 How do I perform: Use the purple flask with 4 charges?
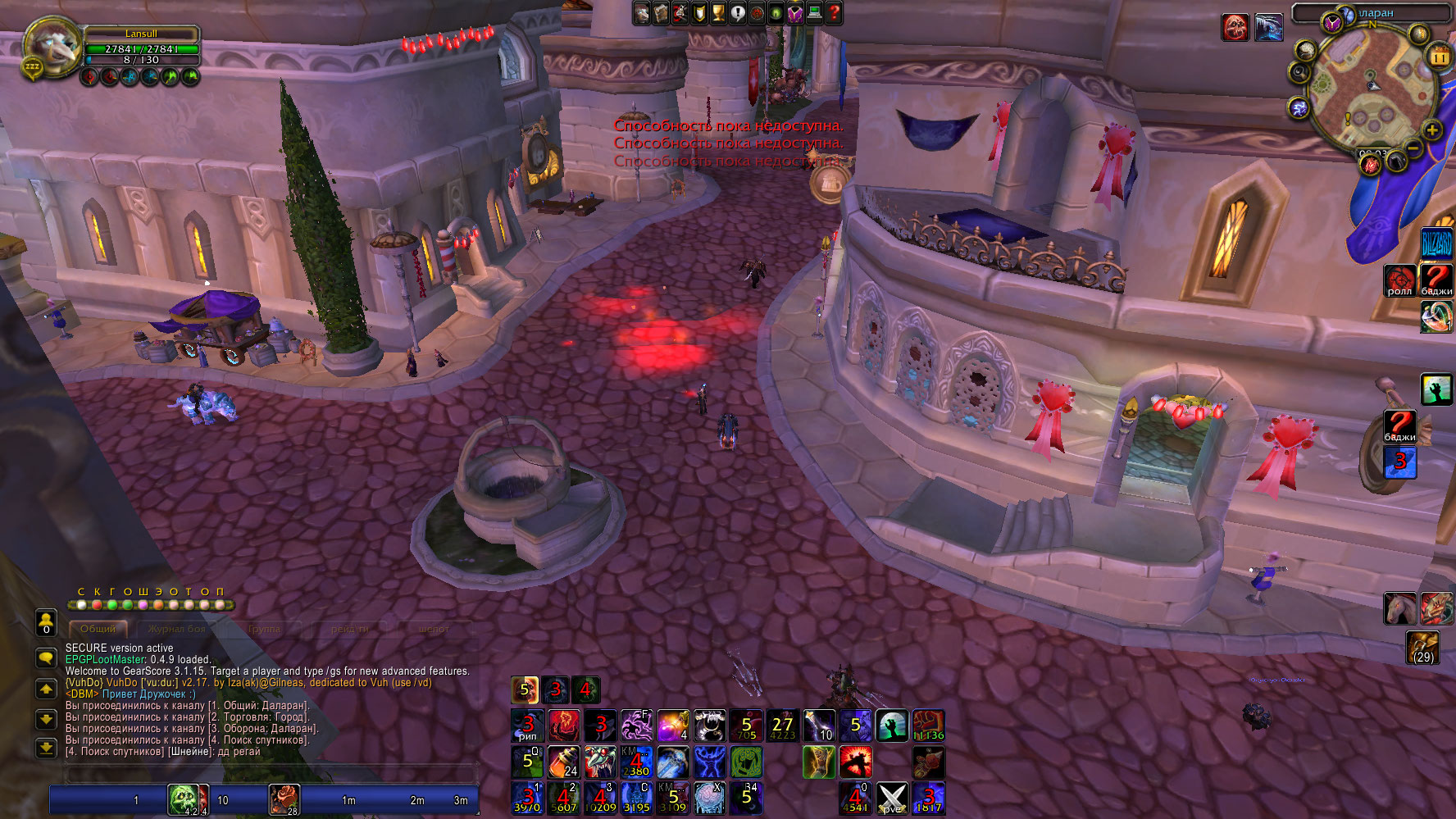click(x=673, y=726)
